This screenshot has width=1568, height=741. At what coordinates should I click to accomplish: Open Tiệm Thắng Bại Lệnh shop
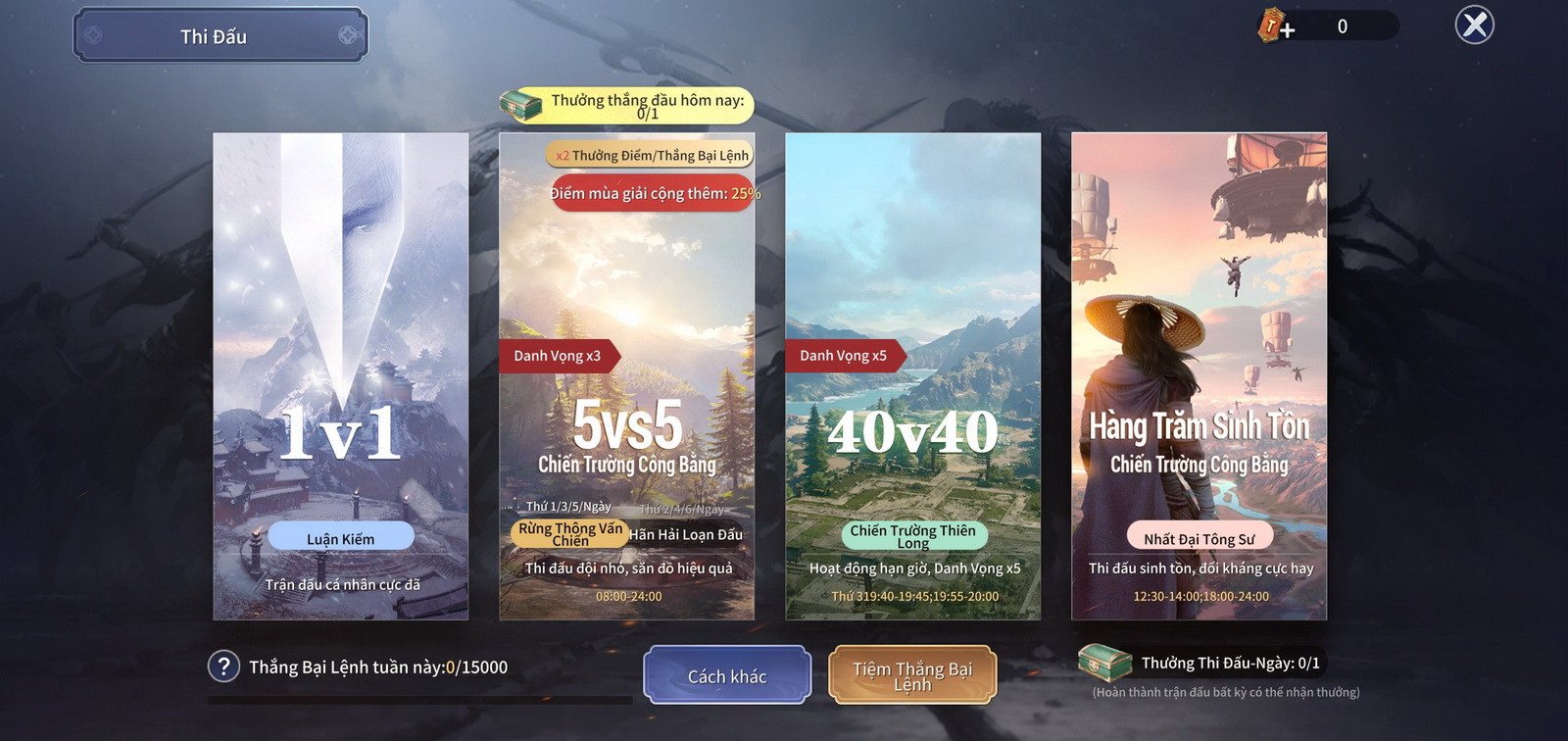[x=913, y=674]
